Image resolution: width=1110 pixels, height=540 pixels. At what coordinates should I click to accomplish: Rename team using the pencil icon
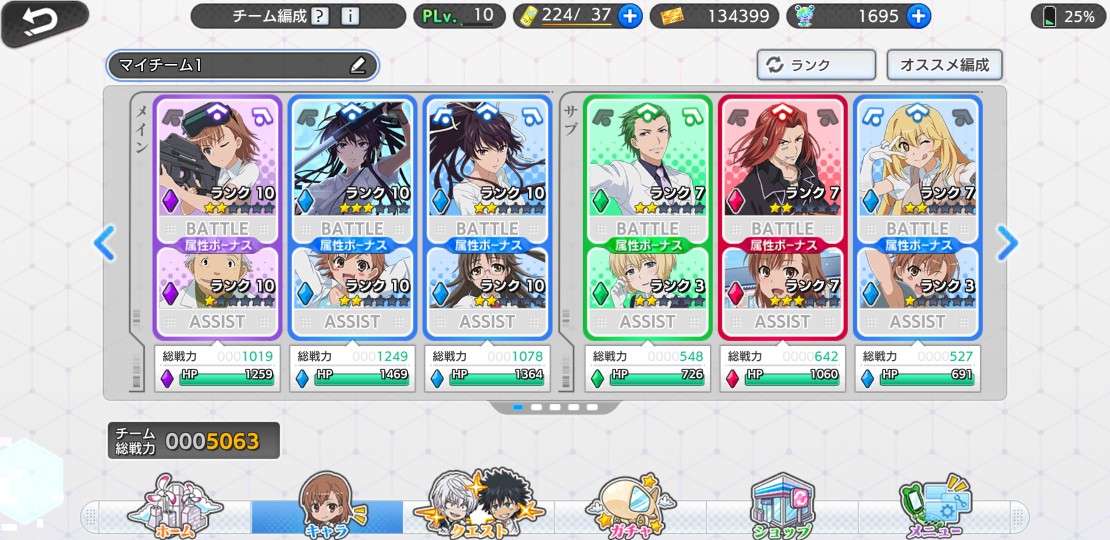point(358,66)
